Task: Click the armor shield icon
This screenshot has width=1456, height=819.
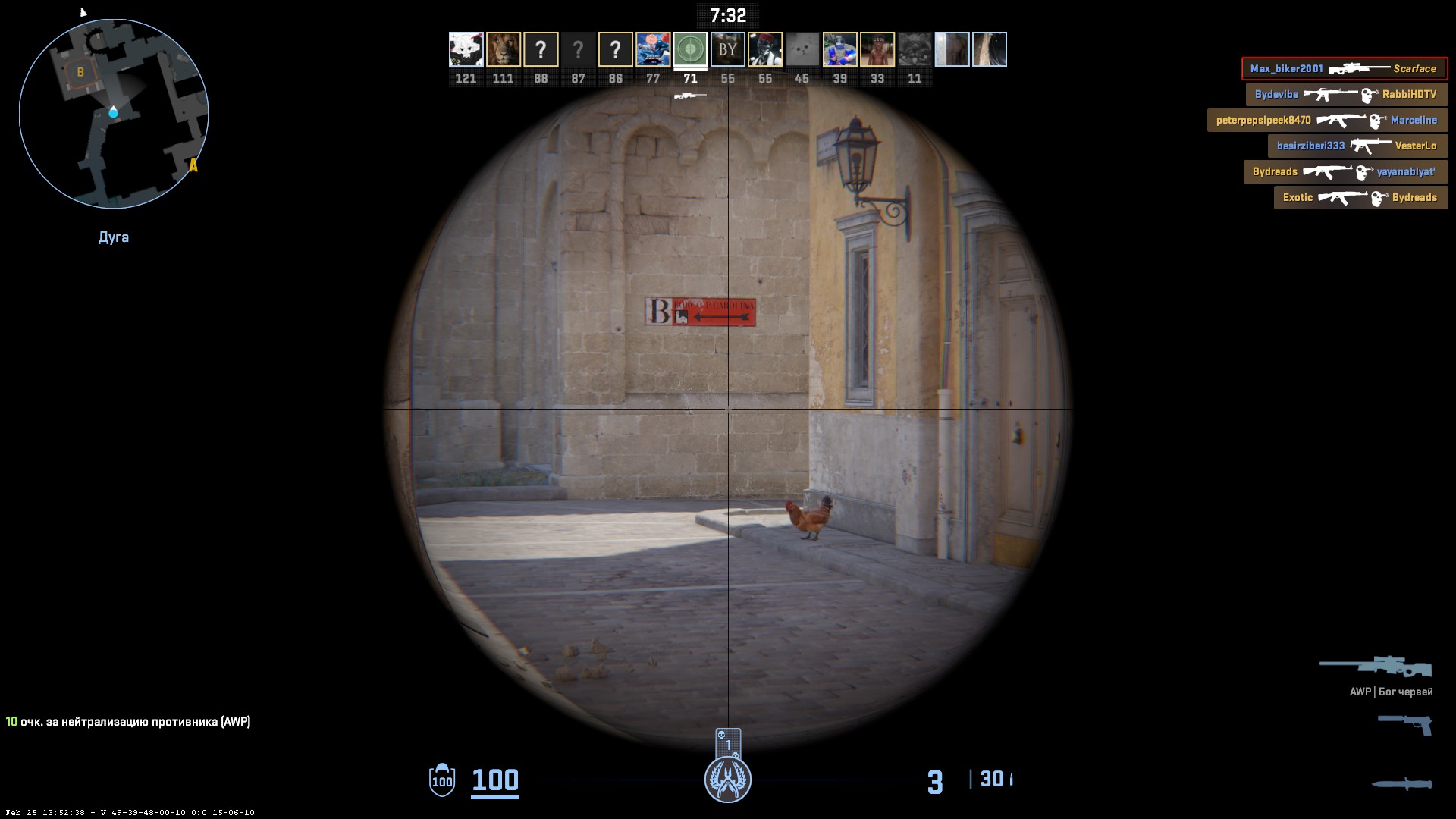Action: pos(442,780)
